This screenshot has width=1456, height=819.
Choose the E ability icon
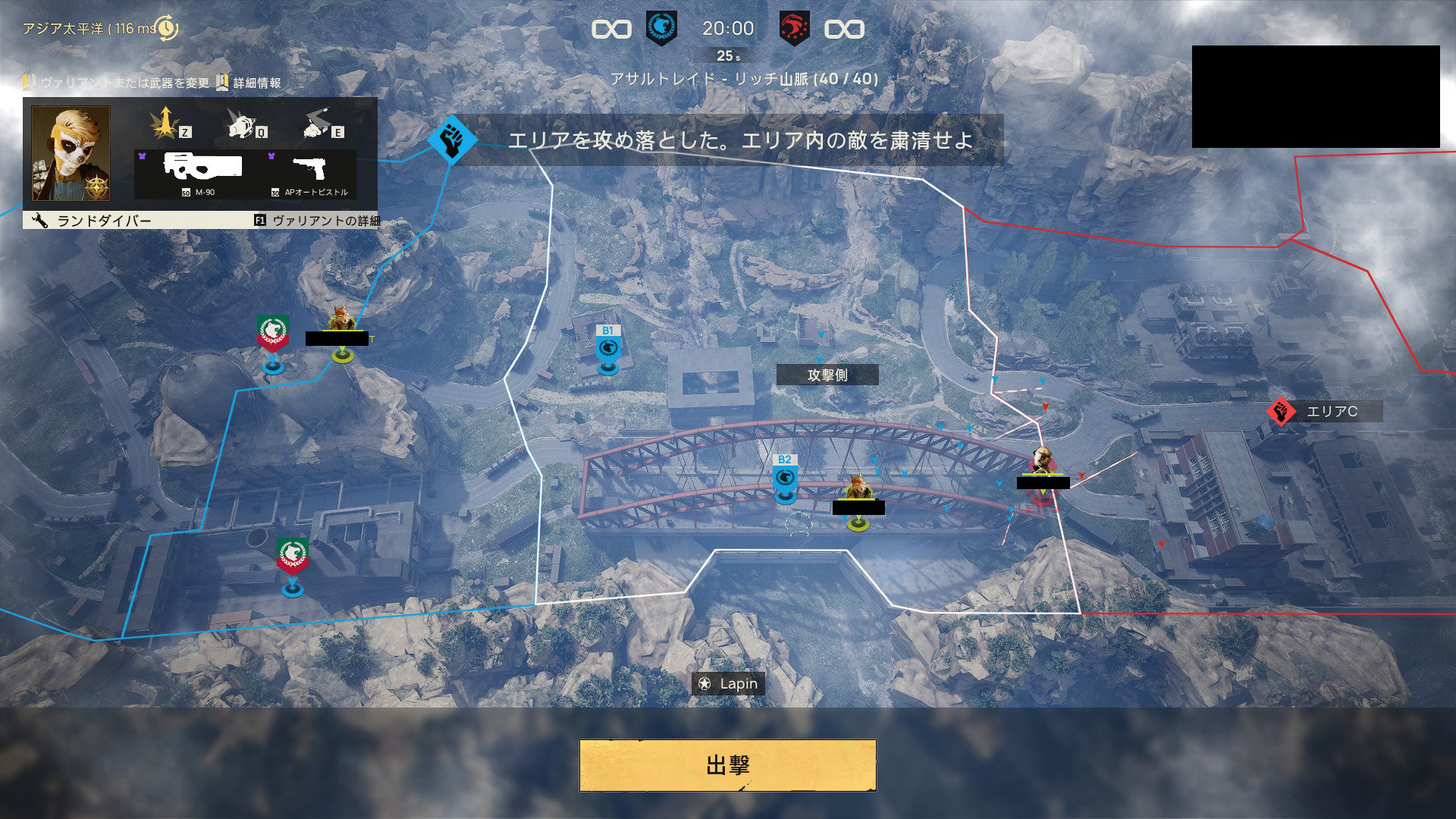(x=320, y=123)
